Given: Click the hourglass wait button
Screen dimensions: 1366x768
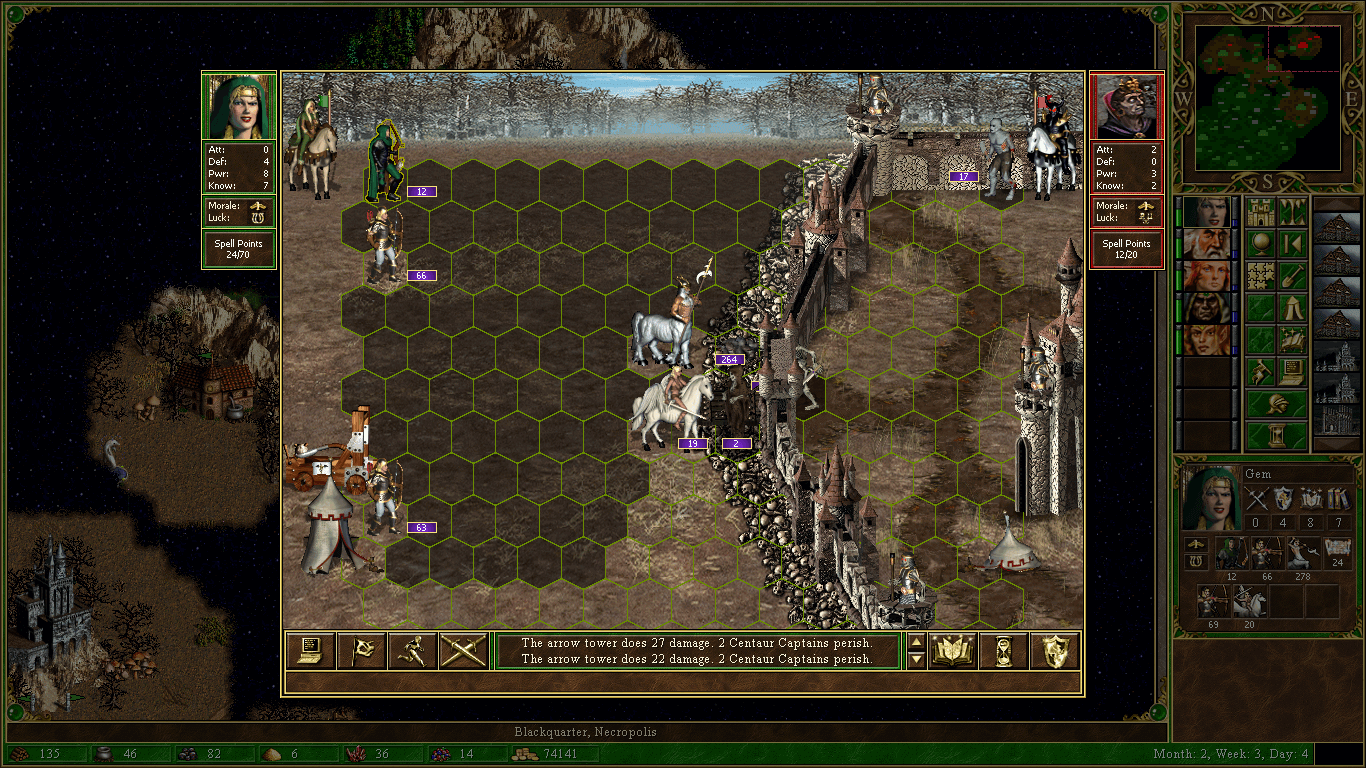Looking at the screenshot, I should [1003, 651].
